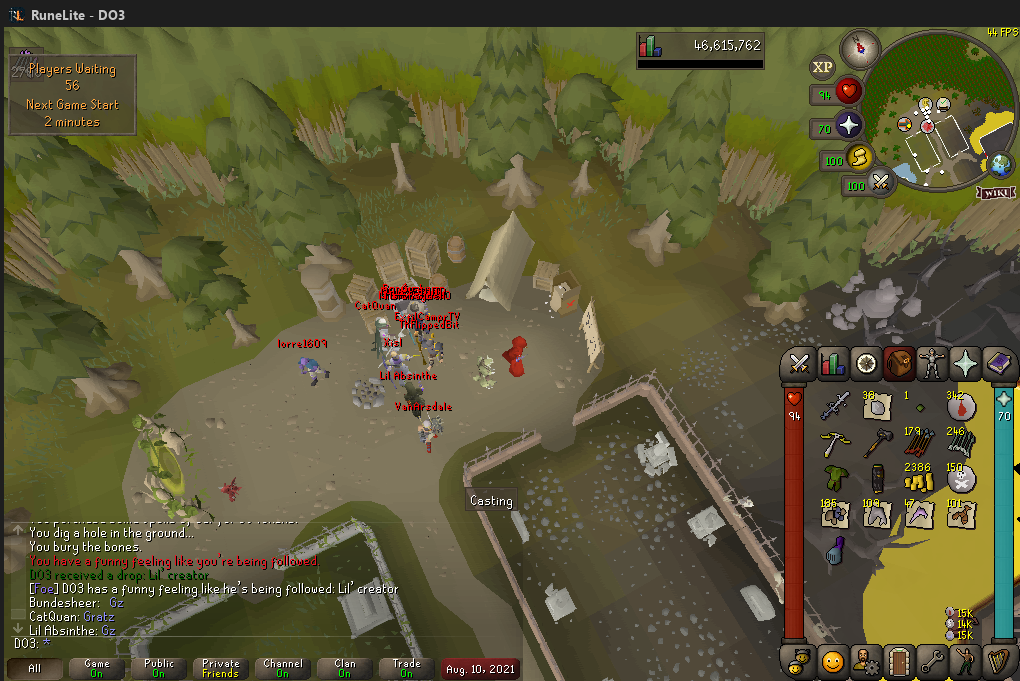Open the Logout door tab
The width and height of the screenshot is (1020, 681).
(x=899, y=661)
